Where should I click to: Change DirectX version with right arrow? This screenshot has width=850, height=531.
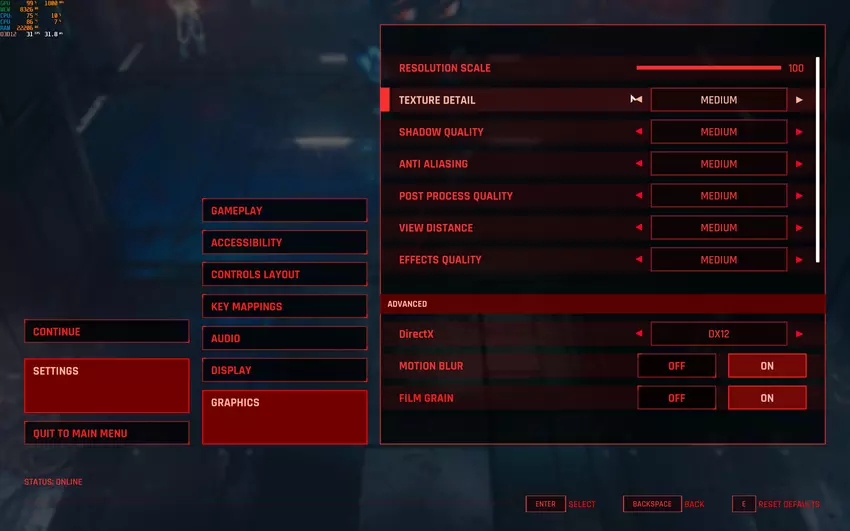point(799,334)
